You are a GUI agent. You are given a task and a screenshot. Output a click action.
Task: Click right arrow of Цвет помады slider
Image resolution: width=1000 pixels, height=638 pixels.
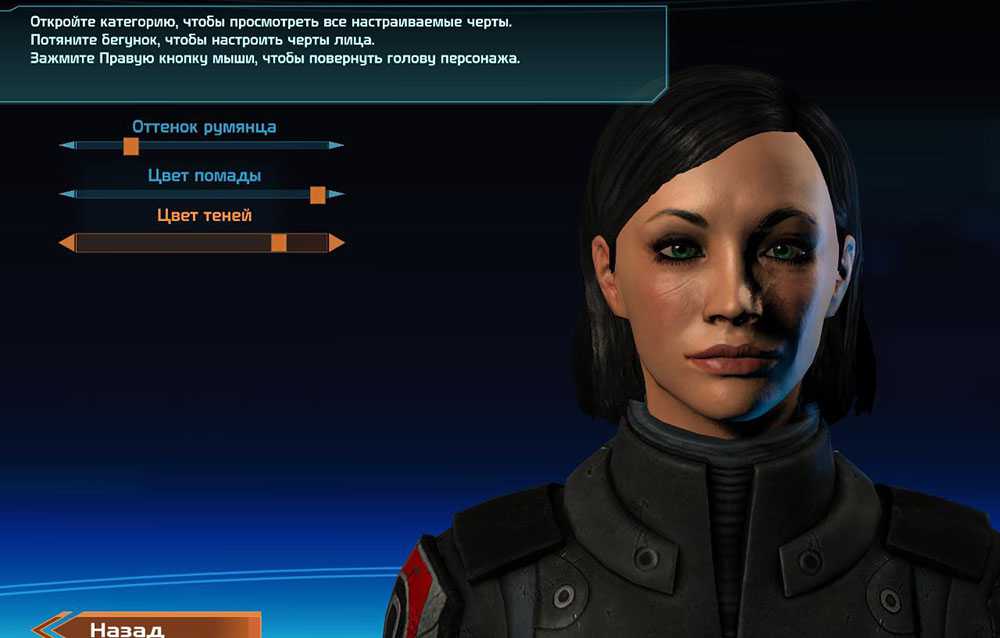(x=336, y=194)
